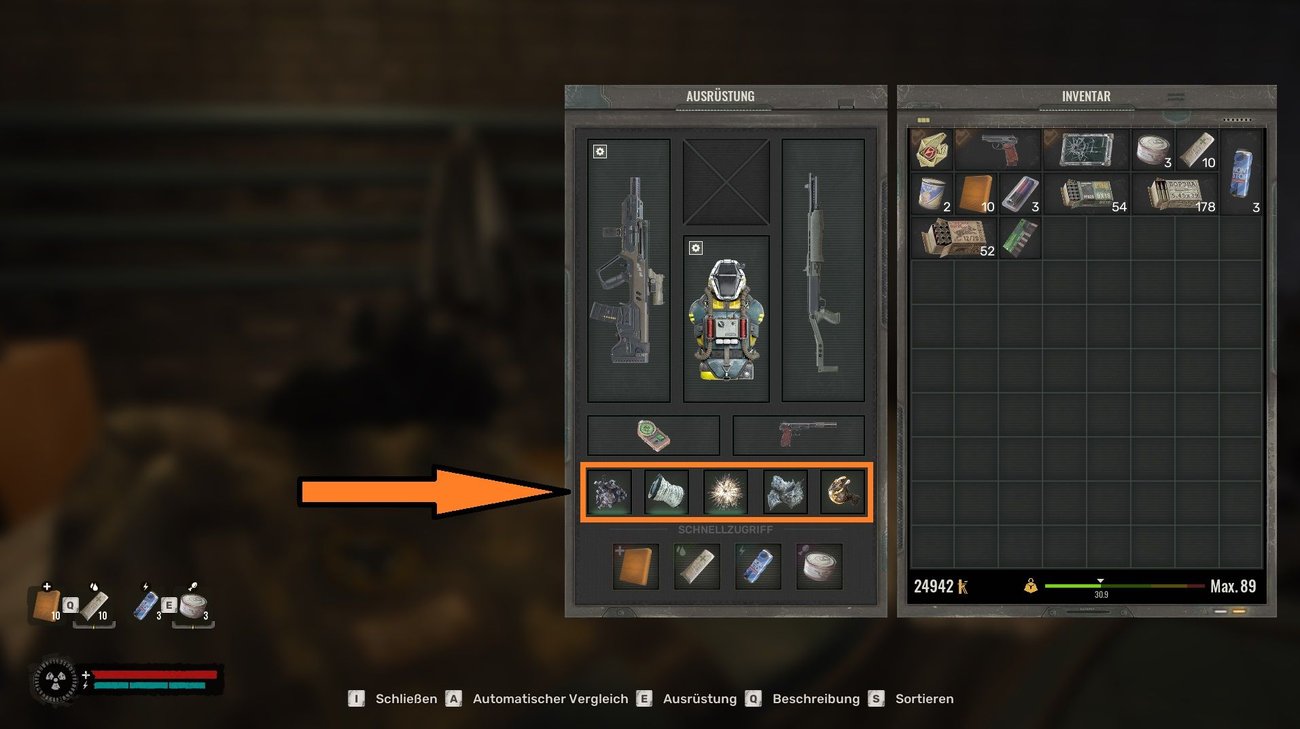Screen dimensions: 1300x729
Task: Click the cracked glass tablet inventory item
Action: pos(1086,149)
